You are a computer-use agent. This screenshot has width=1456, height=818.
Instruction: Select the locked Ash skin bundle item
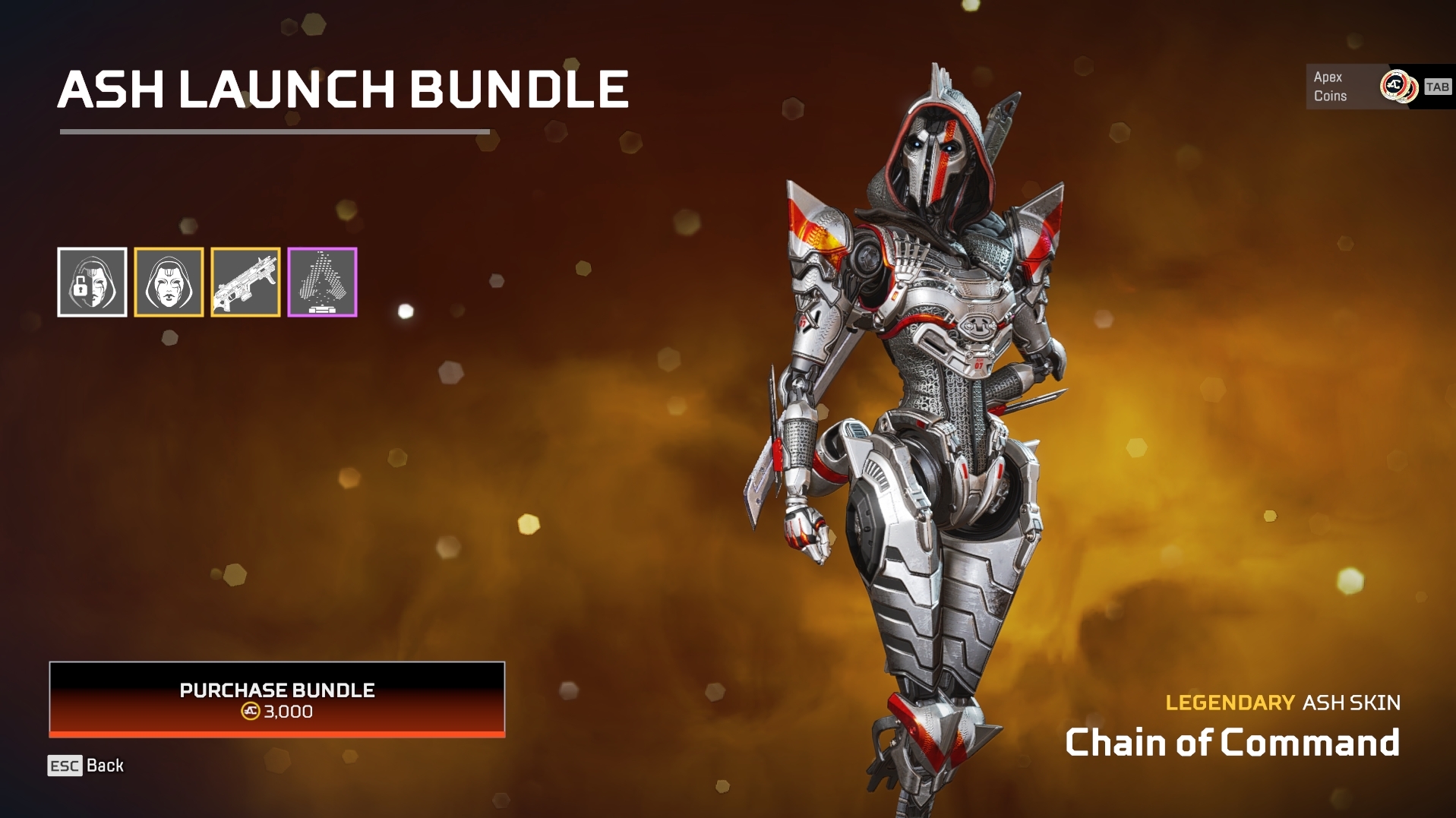point(92,281)
